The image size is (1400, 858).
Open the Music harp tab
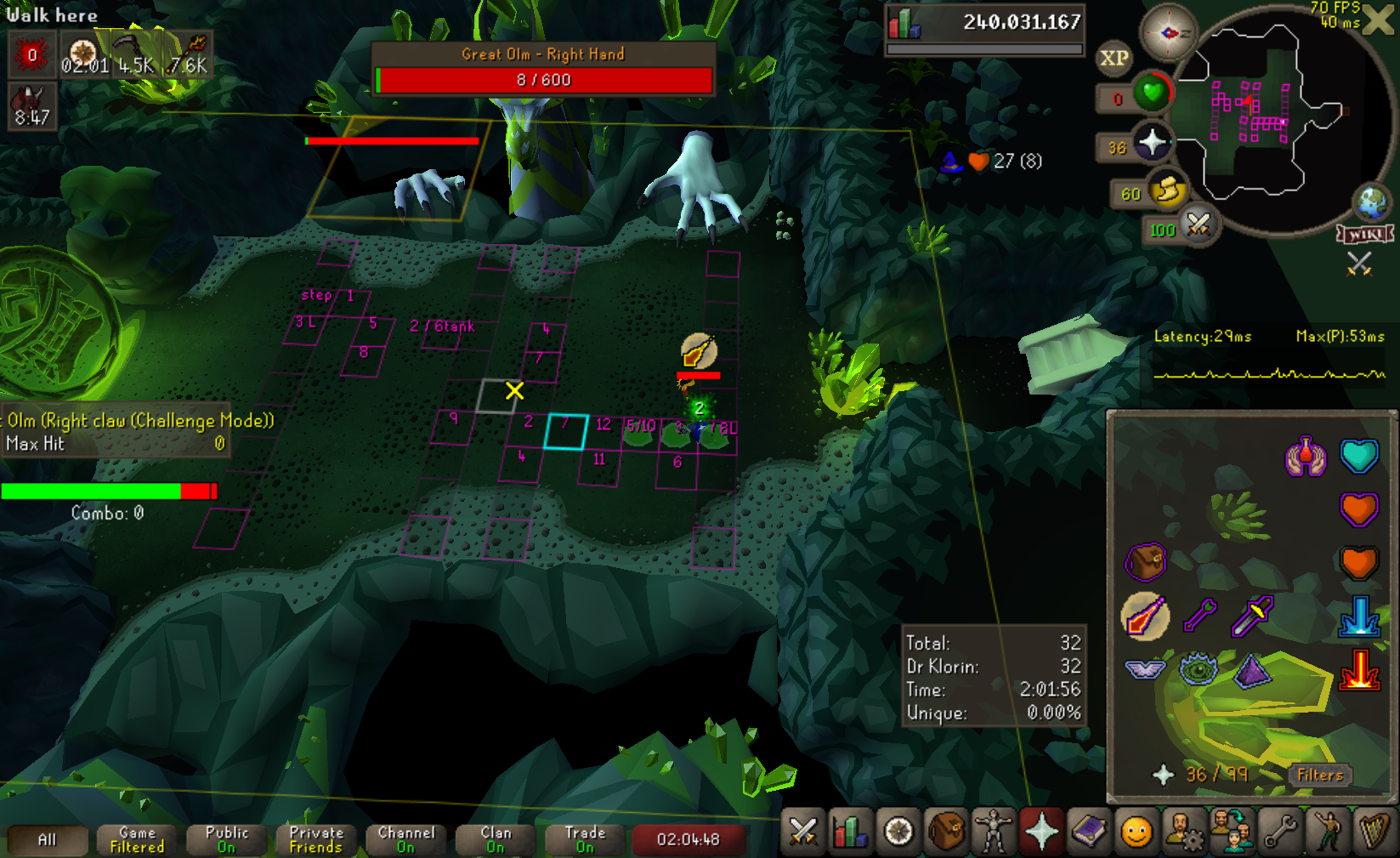tap(1374, 832)
